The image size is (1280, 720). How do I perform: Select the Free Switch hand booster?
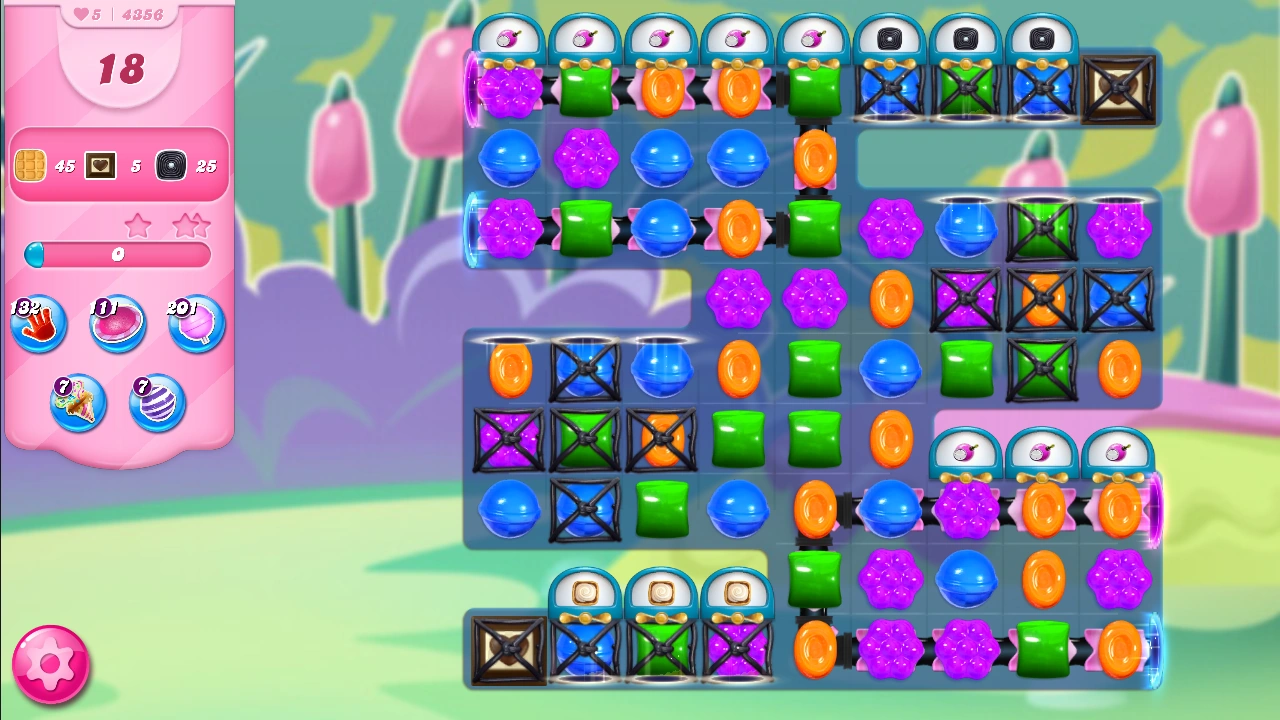[38, 323]
